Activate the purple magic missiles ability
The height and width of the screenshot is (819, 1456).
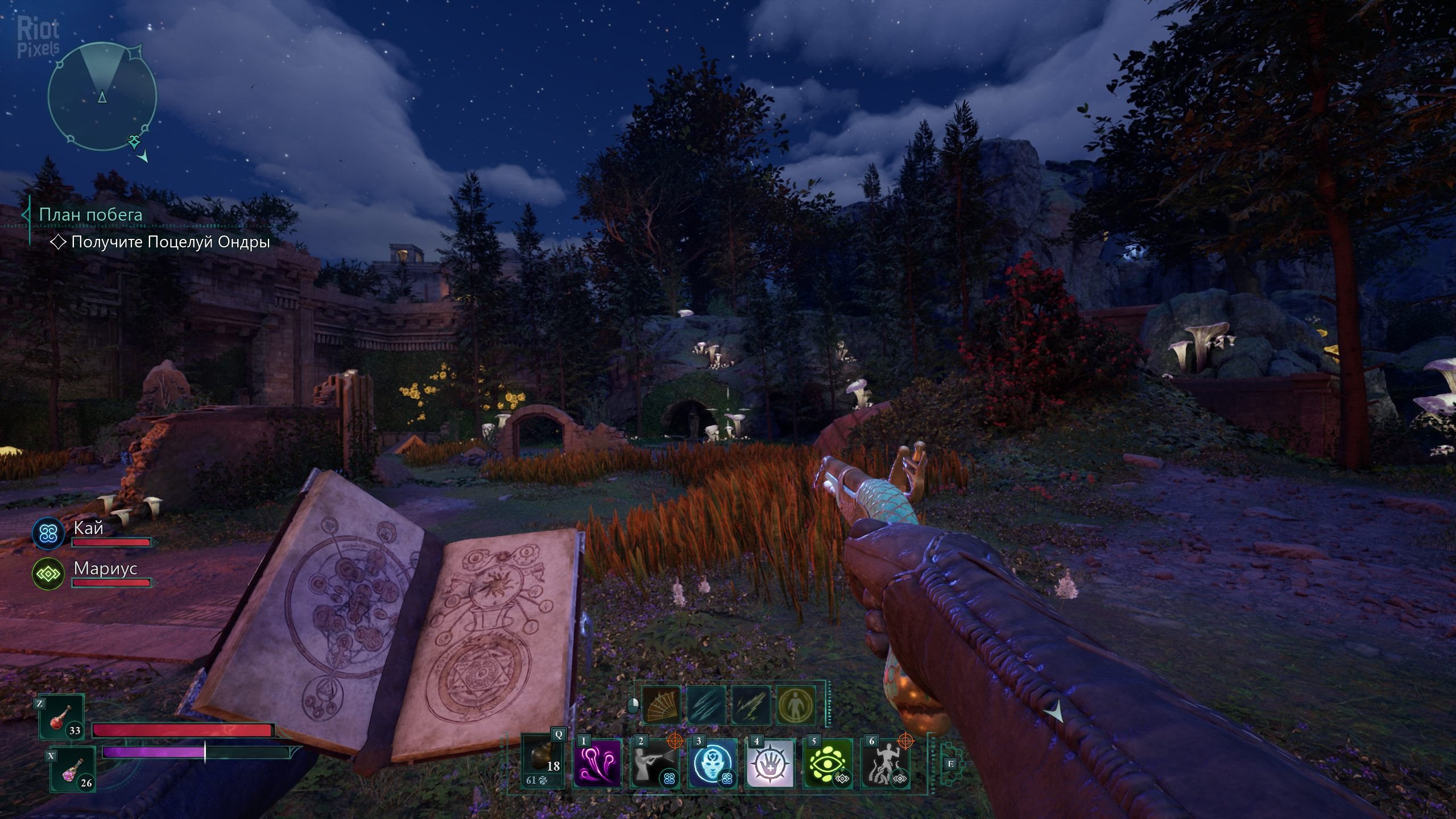597,762
